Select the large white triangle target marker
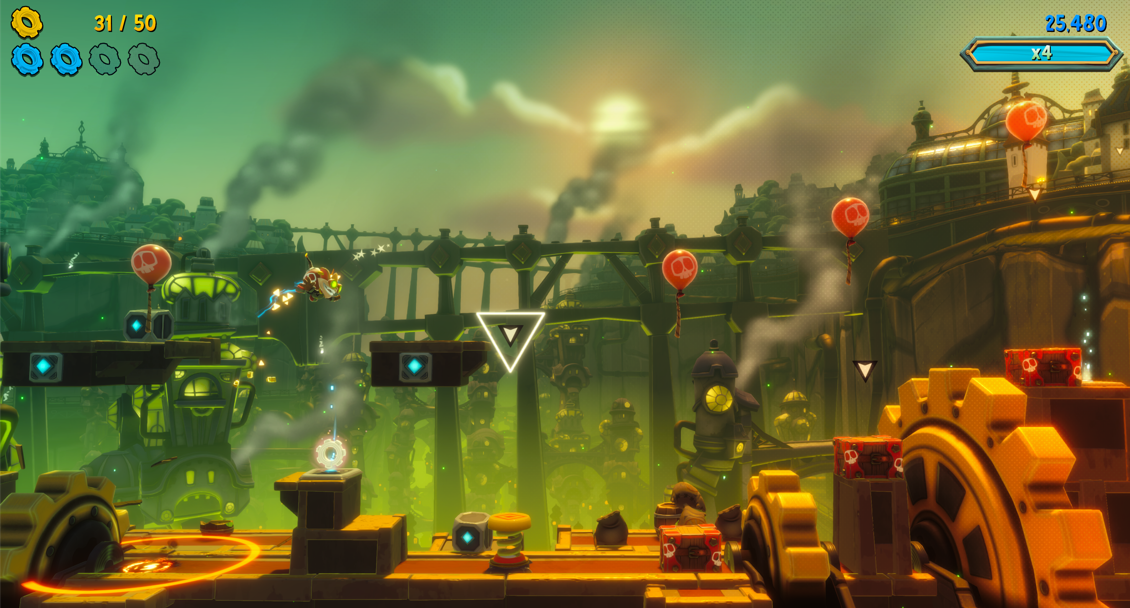Screen dimensions: 1130x608 click(510, 338)
